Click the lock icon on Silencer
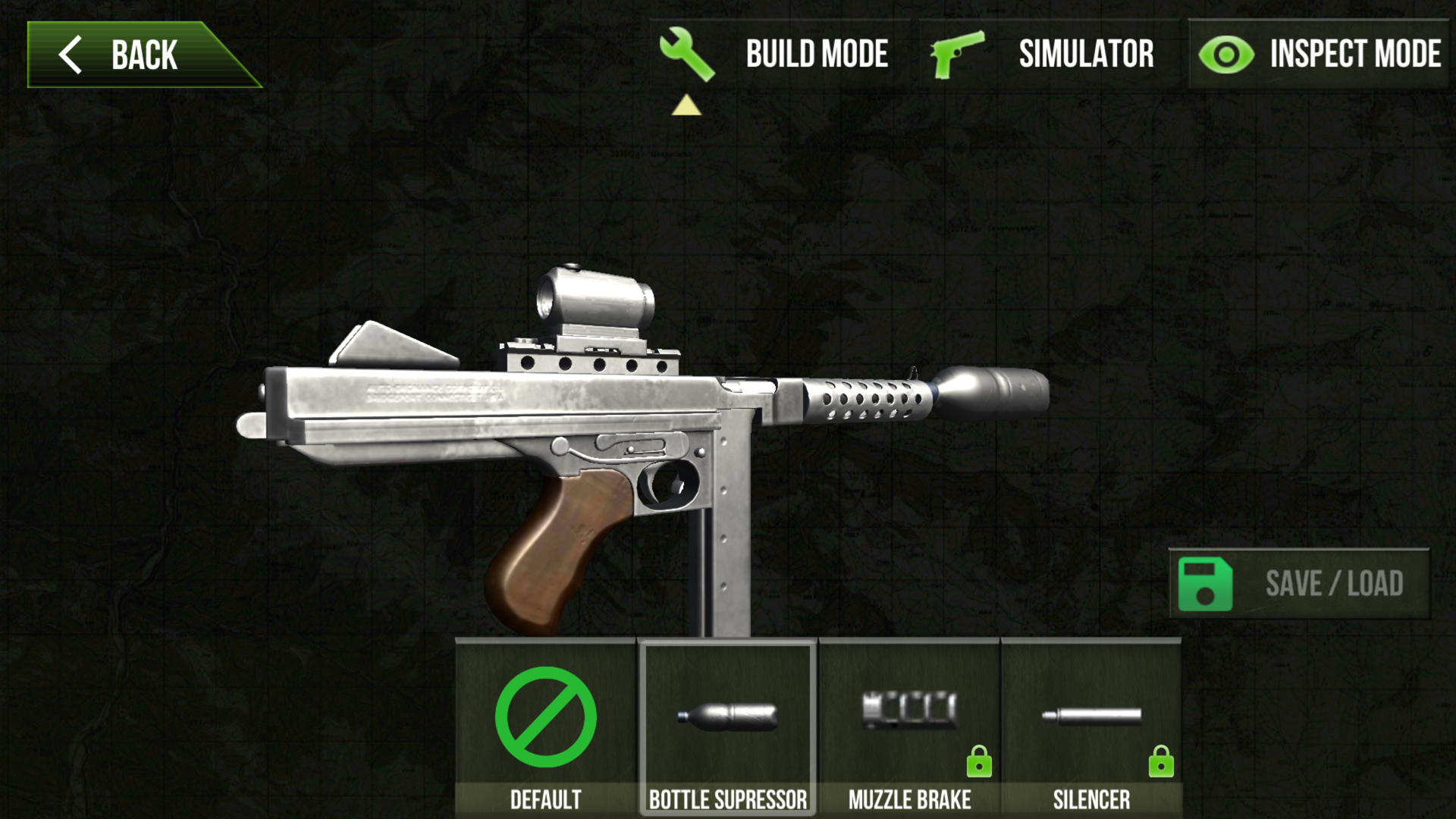Image resolution: width=1456 pixels, height=819 pixels. tap(1162, 762)
